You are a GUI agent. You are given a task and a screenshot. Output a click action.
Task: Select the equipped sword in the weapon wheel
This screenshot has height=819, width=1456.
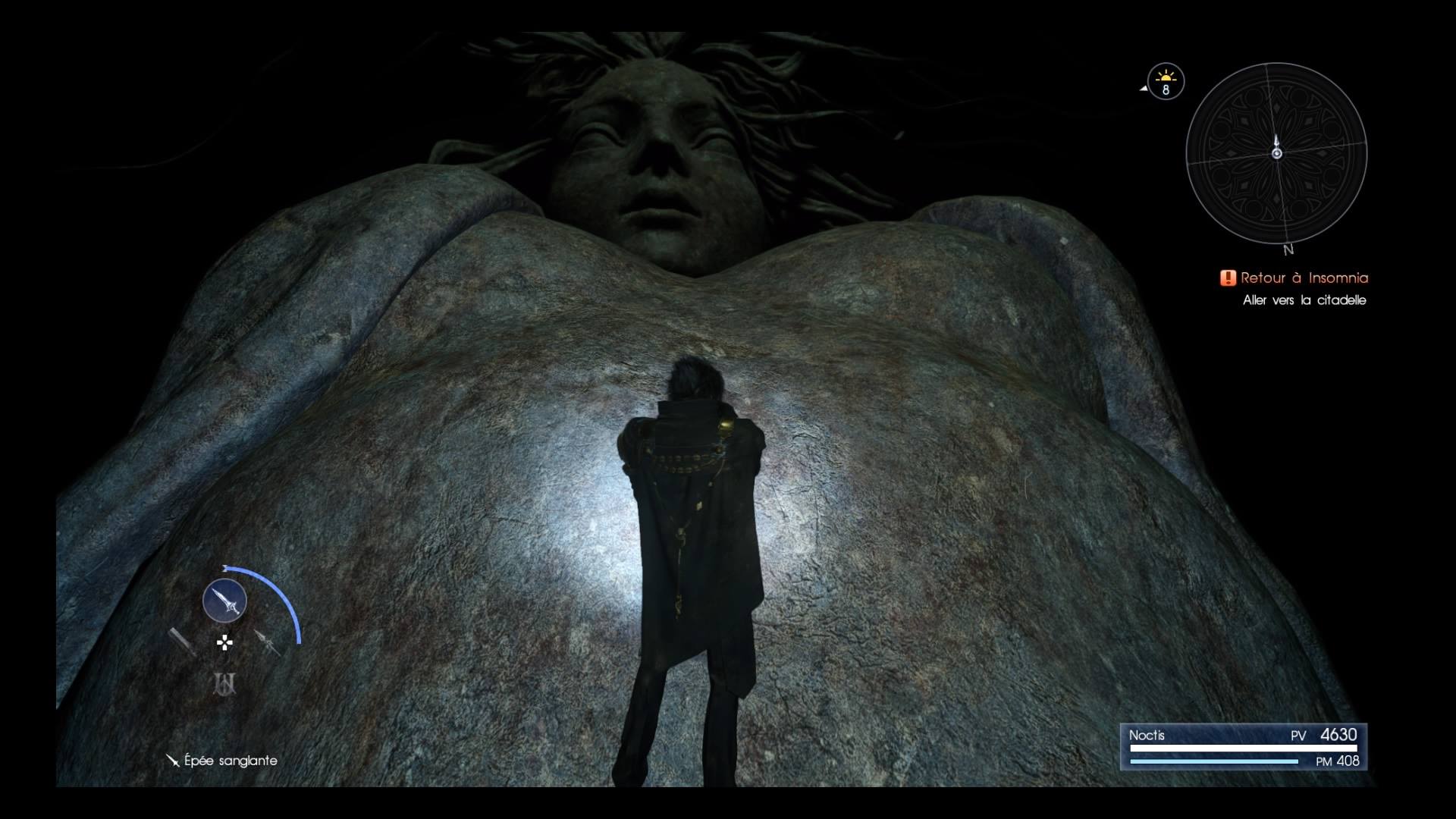224,599
